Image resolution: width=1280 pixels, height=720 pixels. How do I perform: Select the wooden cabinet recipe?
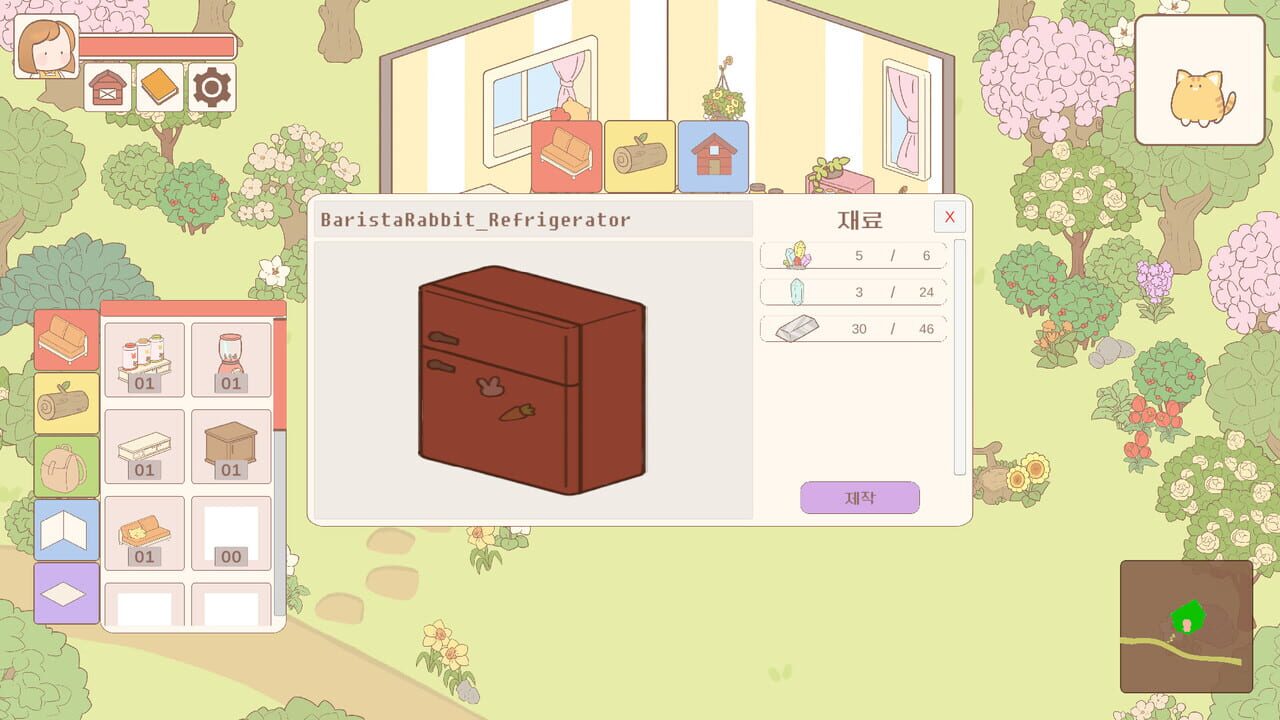231,445
